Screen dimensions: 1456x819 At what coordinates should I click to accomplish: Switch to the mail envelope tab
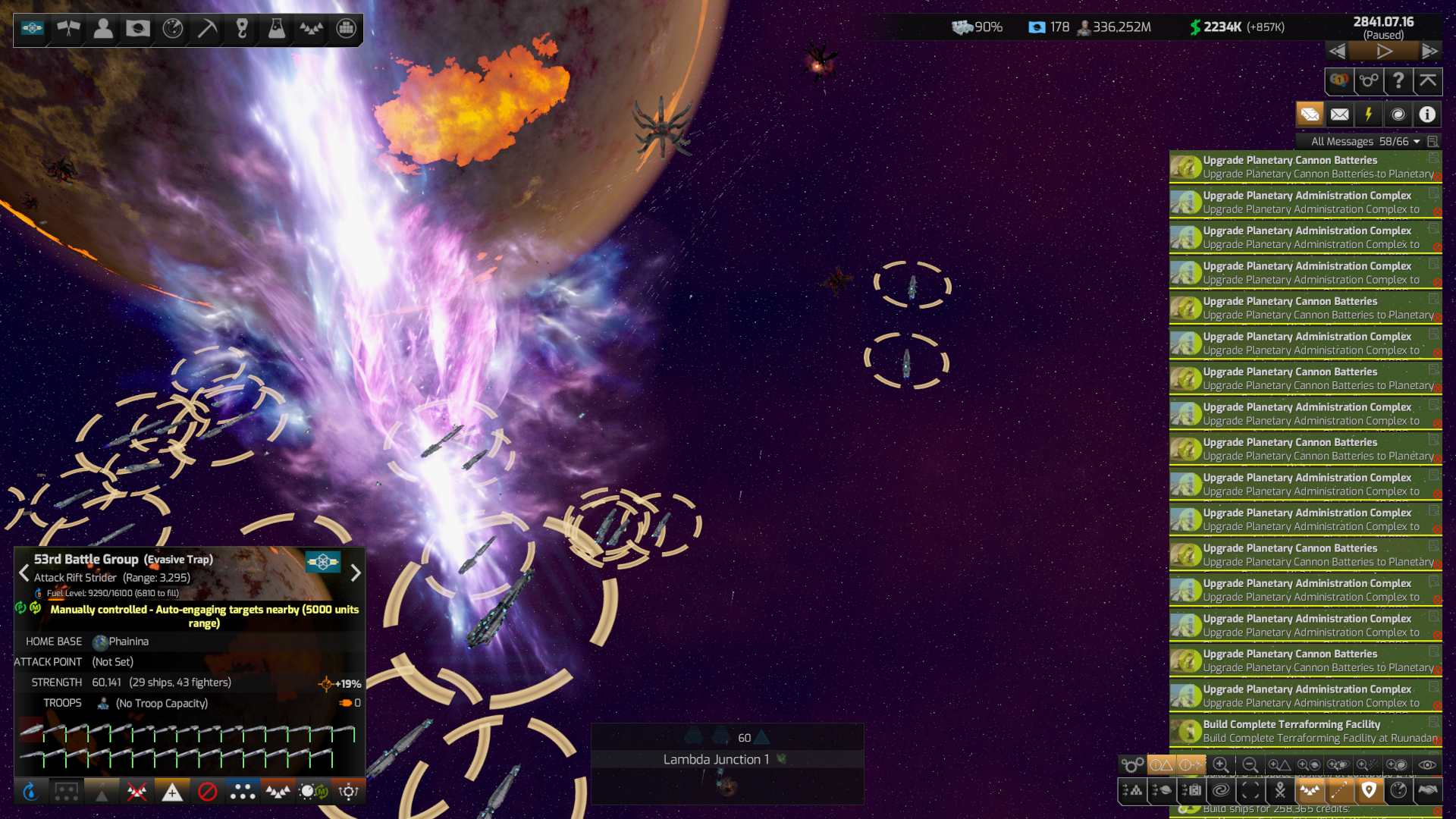pyautogui.click(x=1339, y=115)
